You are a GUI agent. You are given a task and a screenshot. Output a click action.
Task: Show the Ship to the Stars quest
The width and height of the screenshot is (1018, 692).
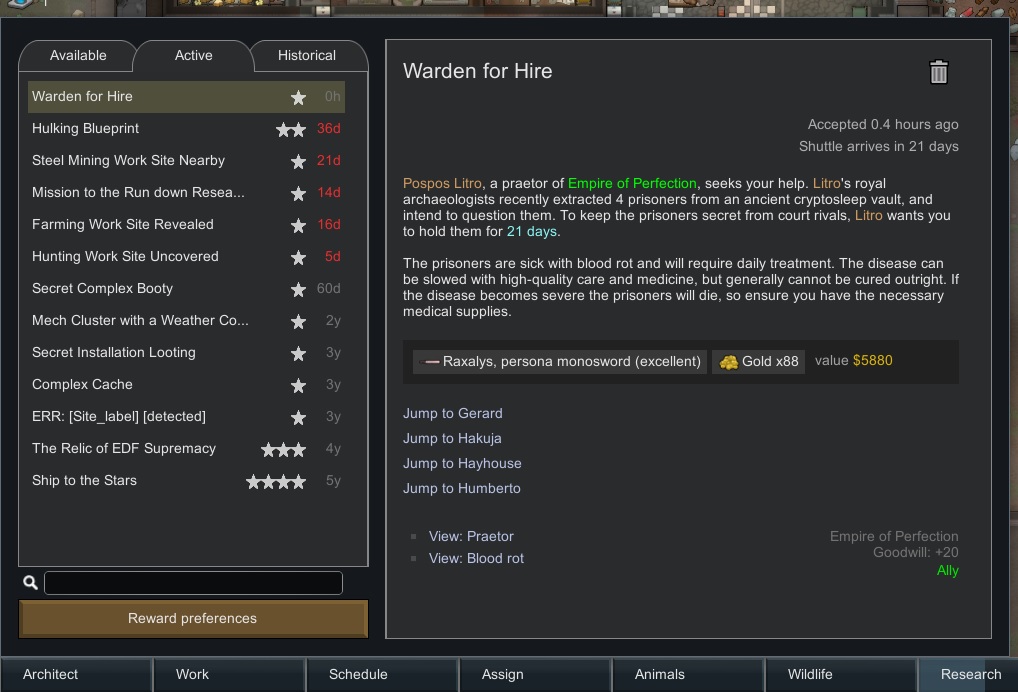tap(84, 481)
